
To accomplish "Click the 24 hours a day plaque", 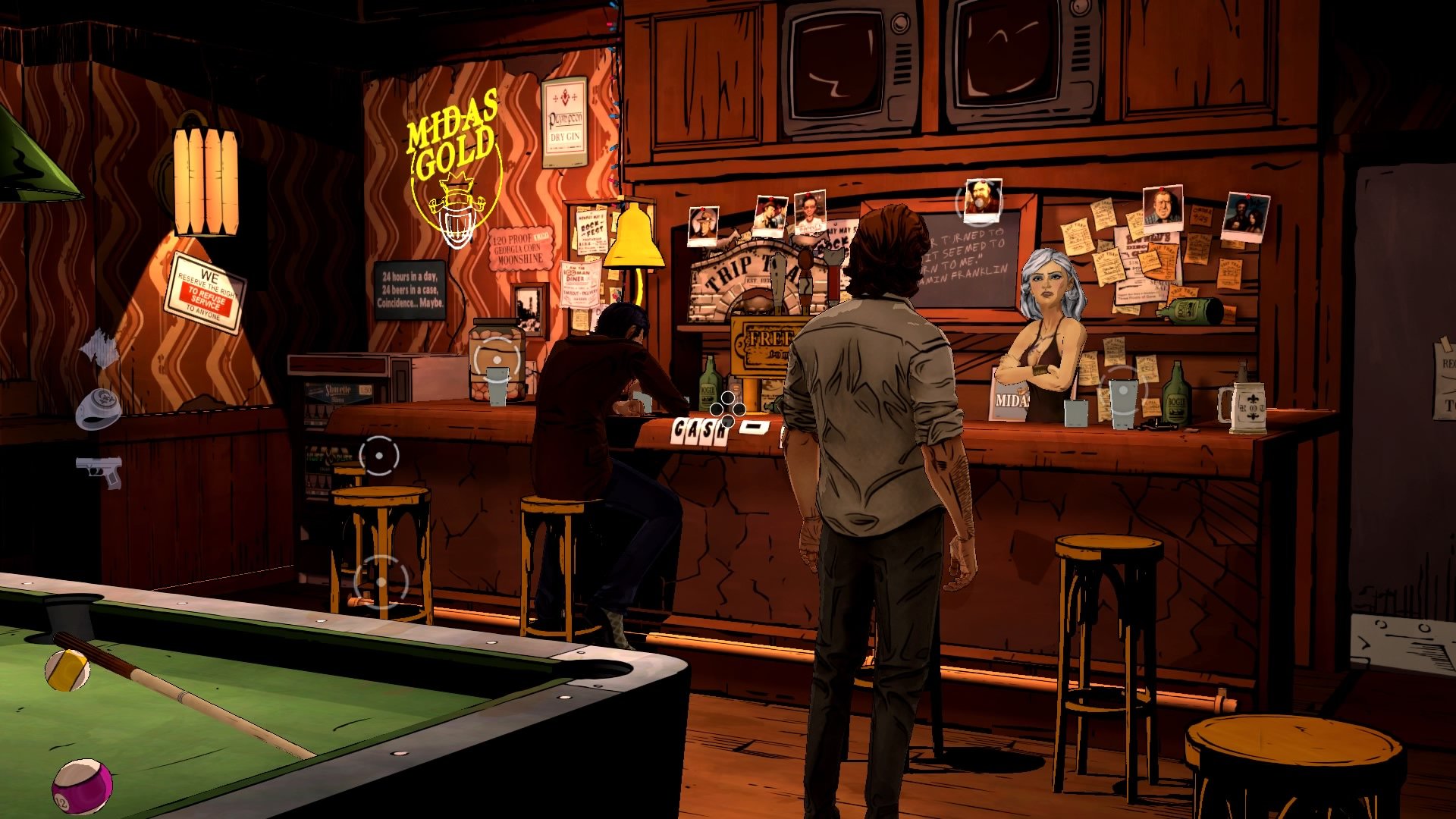I will [410, 290].
